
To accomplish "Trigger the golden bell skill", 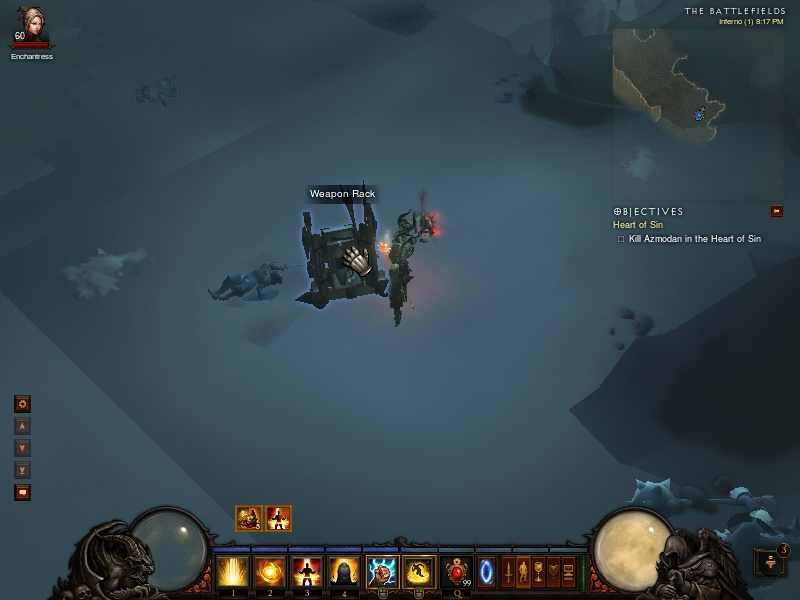I will coord(342,572).
